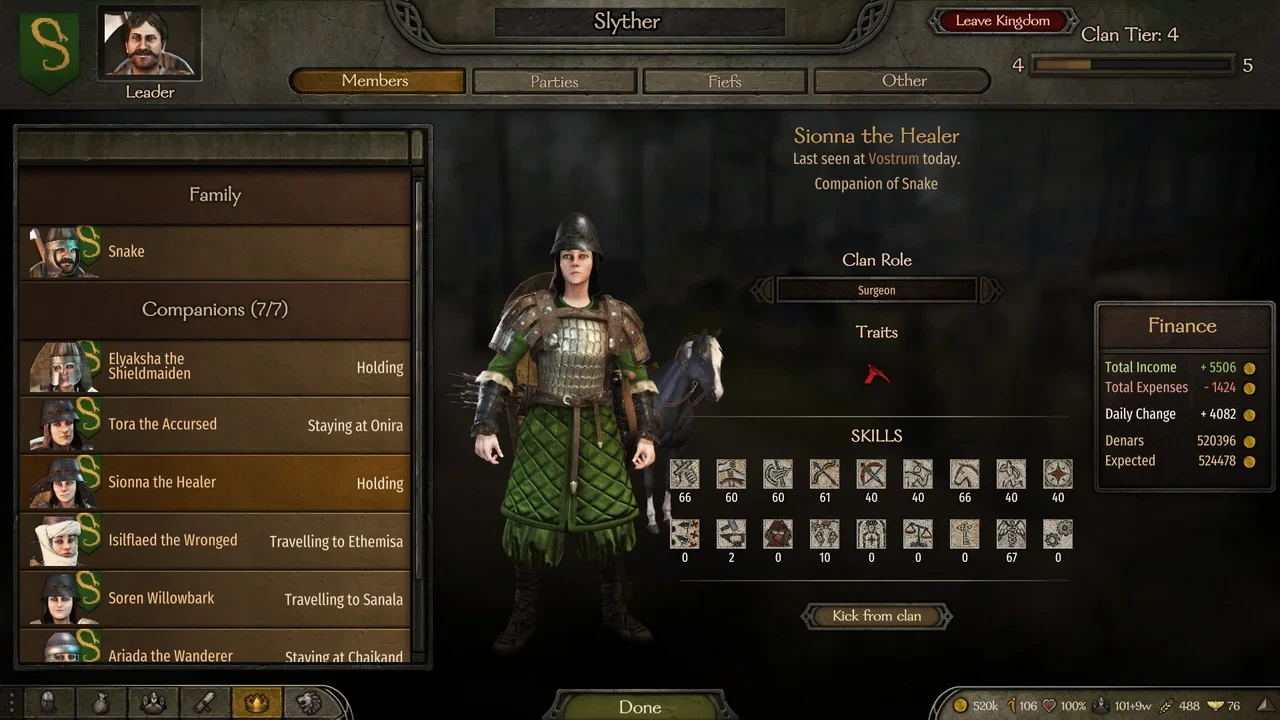Switch to the Parties tab
Screen dimensions: 1280x720
pyautogui.click(x=554, y=81)
